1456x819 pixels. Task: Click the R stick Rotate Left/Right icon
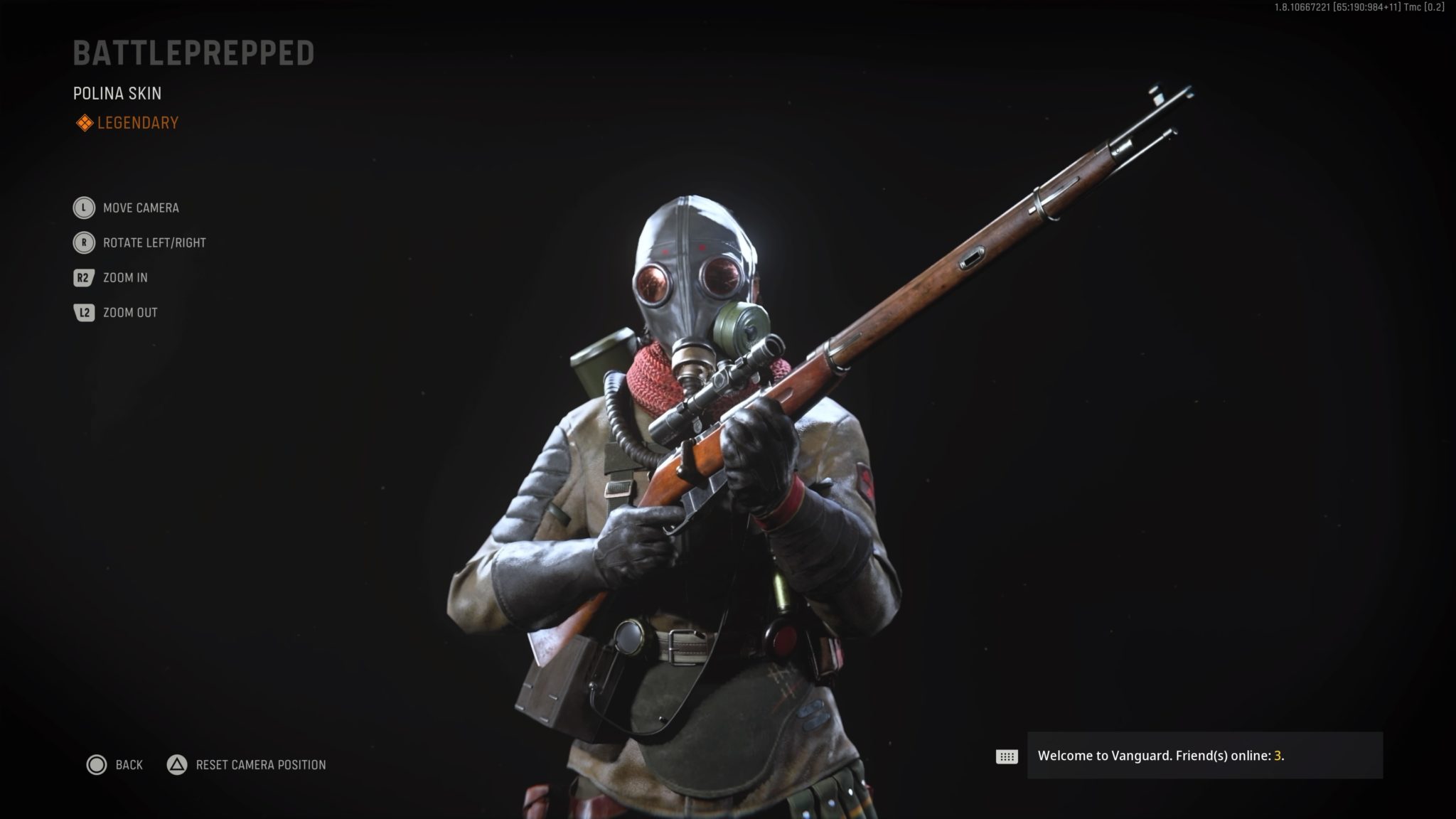83,242
